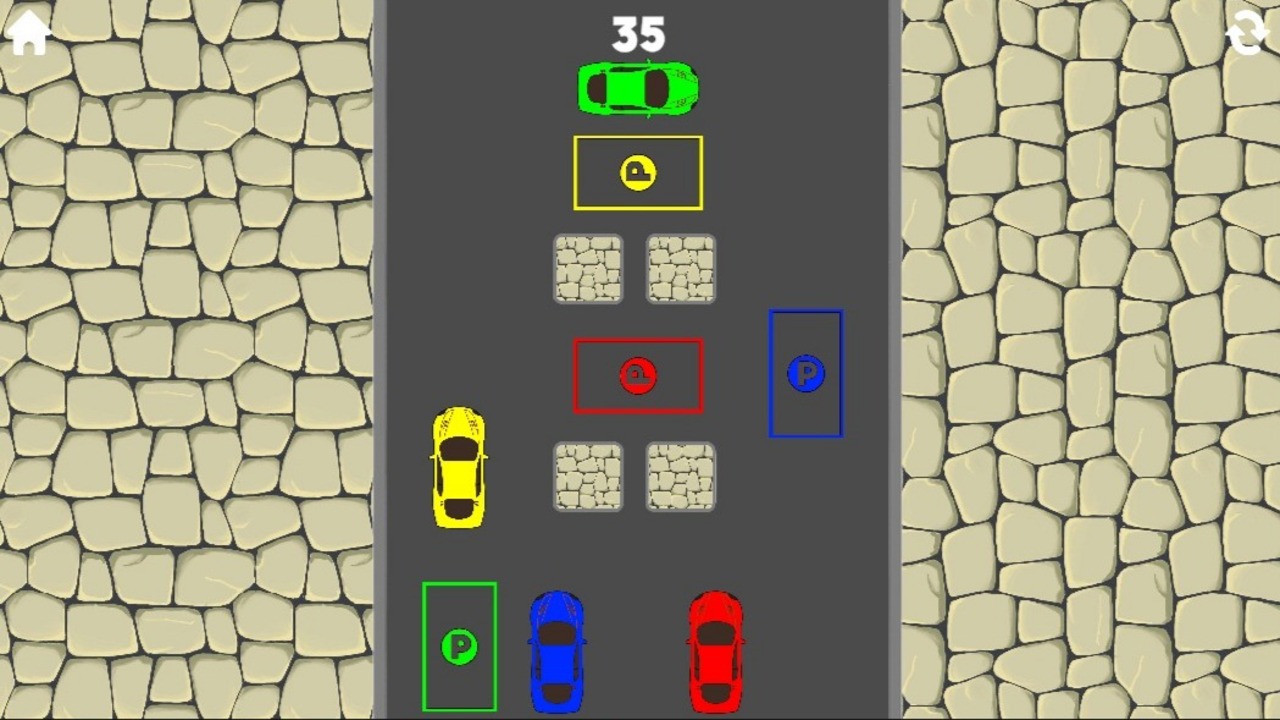Image resolution: width=1280 pixels, height=720 pixels.
Task: Select the red car at the bottom
Action: coord(716,650)
